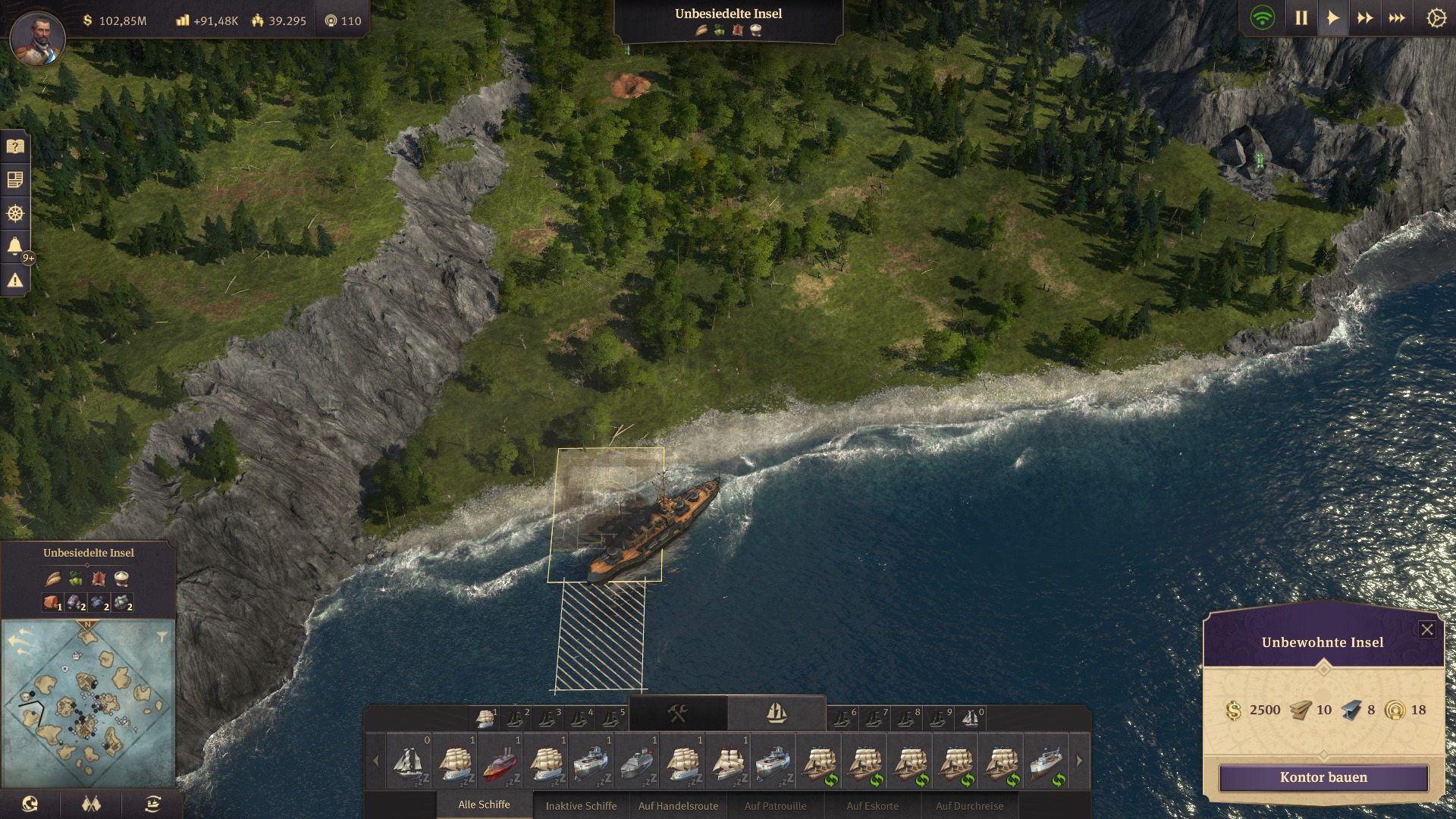
Task: Open the minimap filter funnel
Action: click(x=162, y=637)
